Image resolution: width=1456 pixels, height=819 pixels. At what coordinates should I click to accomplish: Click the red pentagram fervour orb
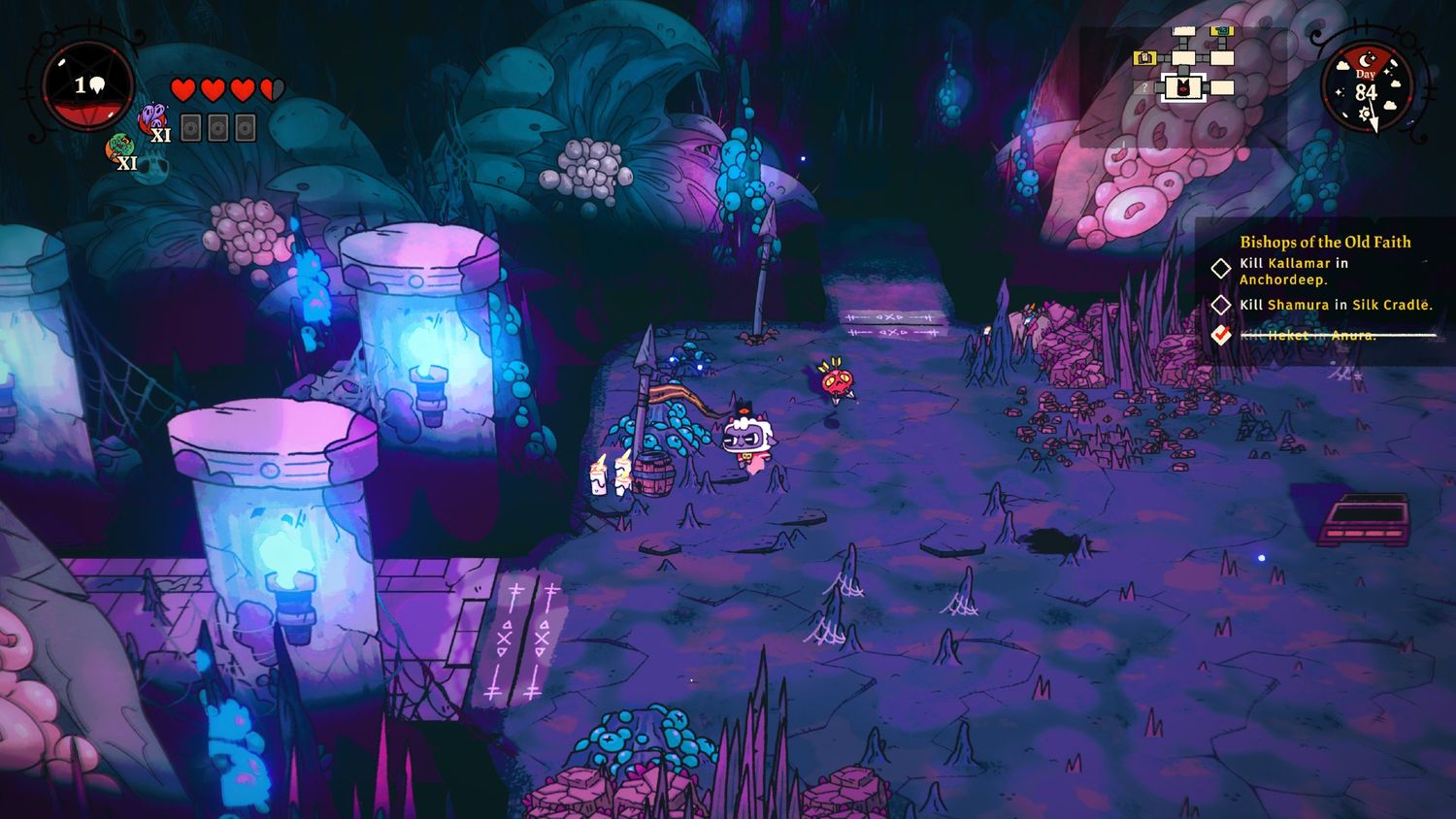88,87
